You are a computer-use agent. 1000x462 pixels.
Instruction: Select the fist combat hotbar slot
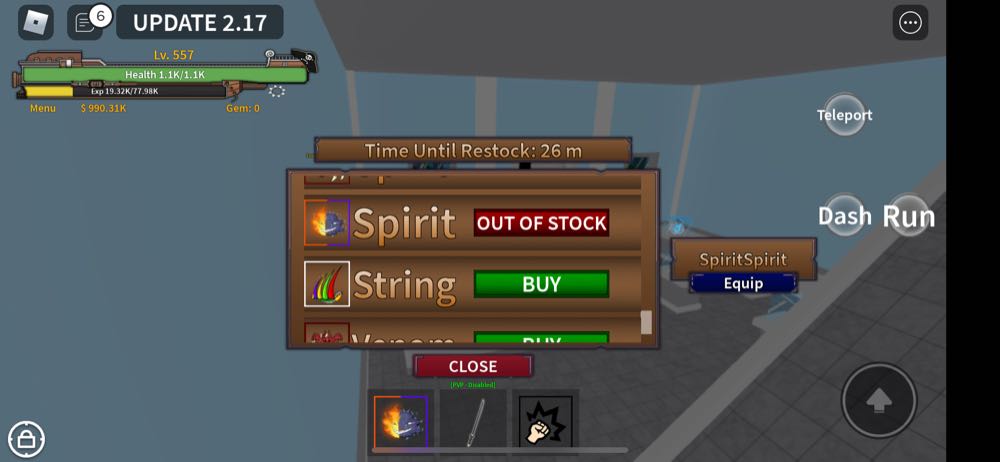point(545,421)
